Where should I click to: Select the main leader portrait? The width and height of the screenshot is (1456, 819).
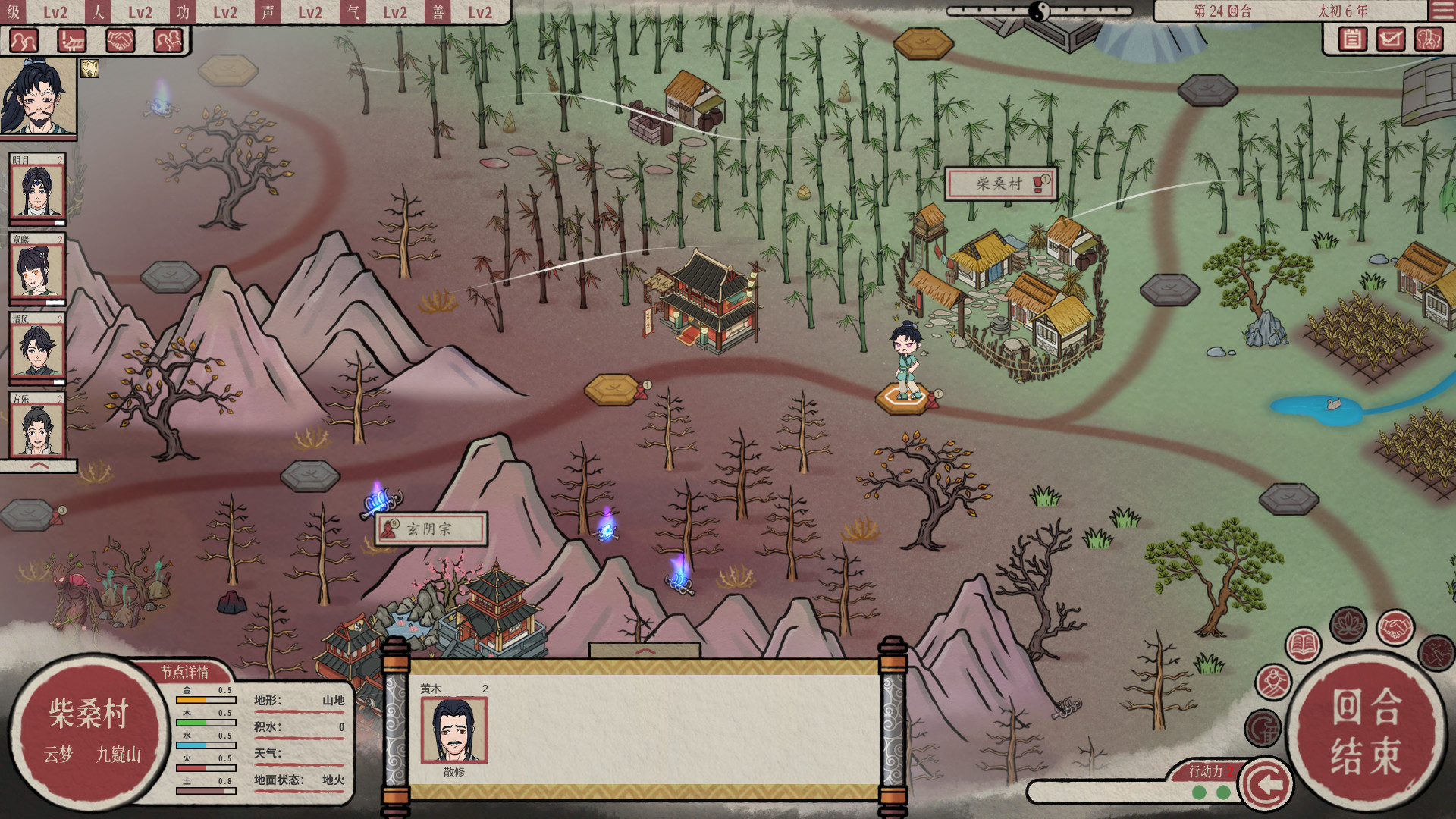point(38,96)
